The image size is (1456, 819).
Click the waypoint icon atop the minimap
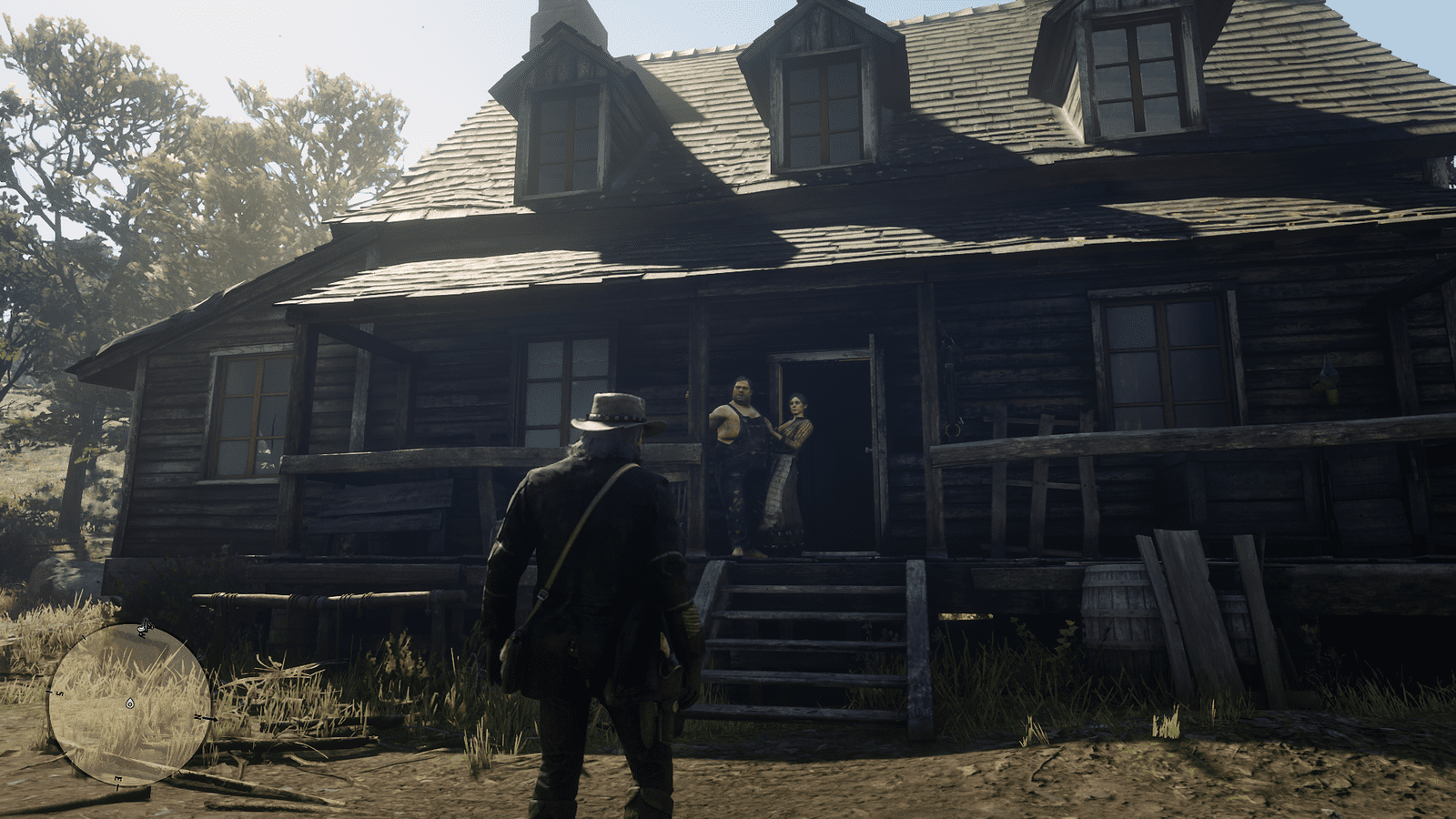click(143, 625)
